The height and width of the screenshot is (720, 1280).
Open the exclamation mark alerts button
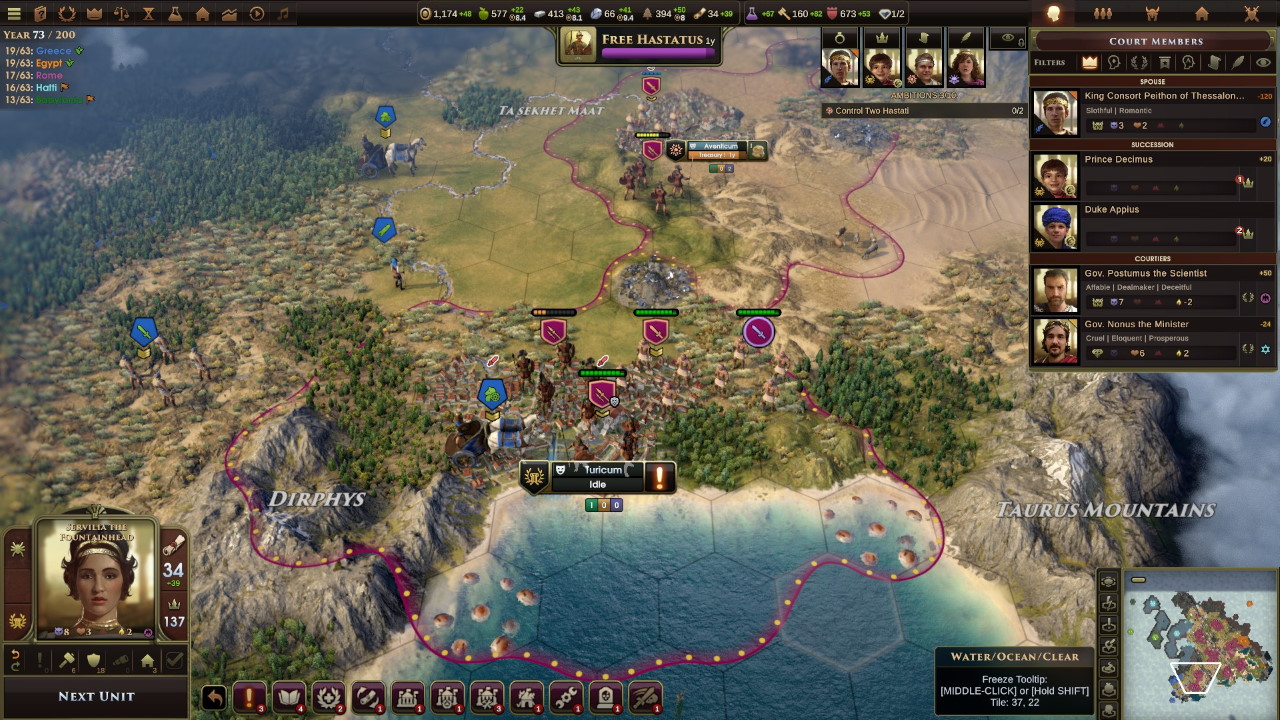point(249,697)
